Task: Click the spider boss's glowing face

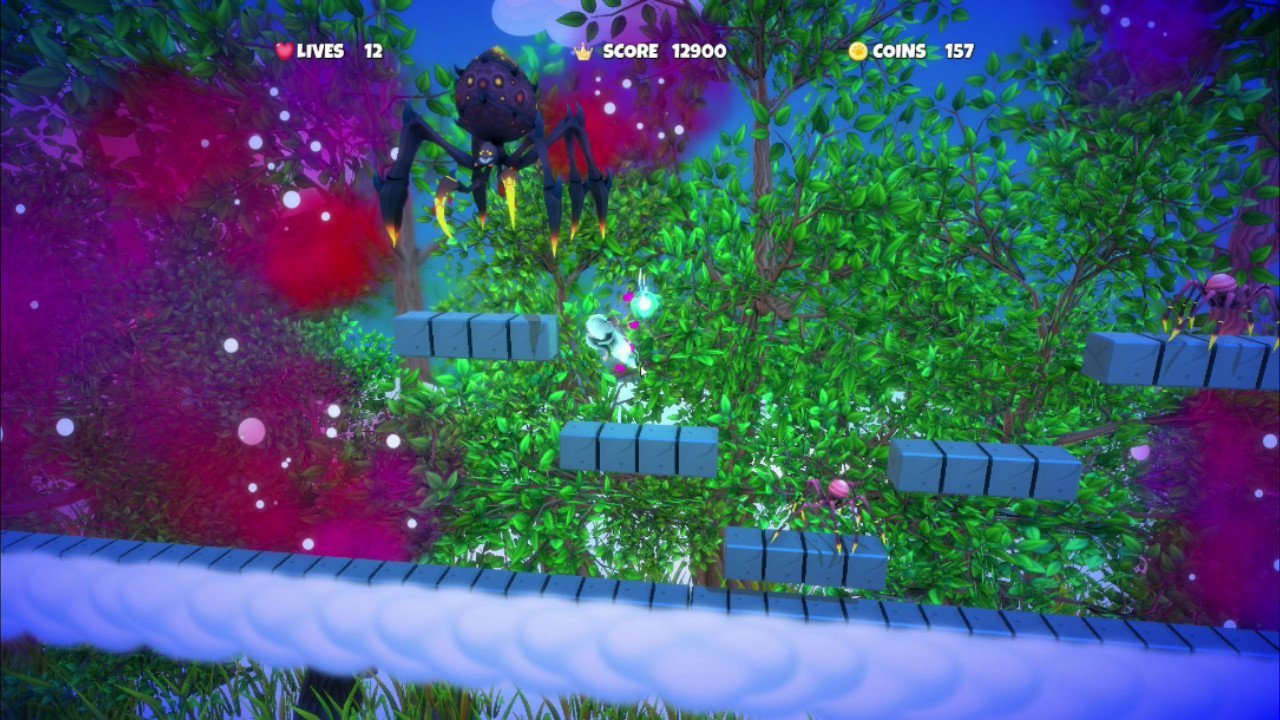Action: pyautogui.click(x=487, y=155)
